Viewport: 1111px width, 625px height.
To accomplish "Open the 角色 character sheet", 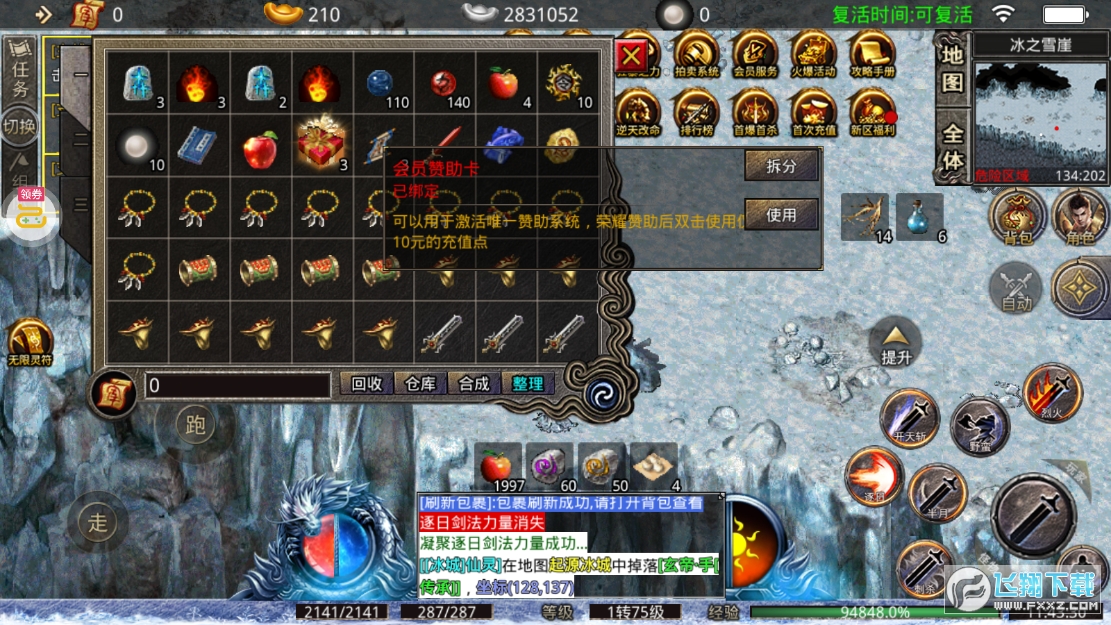I will point(1079,215).
